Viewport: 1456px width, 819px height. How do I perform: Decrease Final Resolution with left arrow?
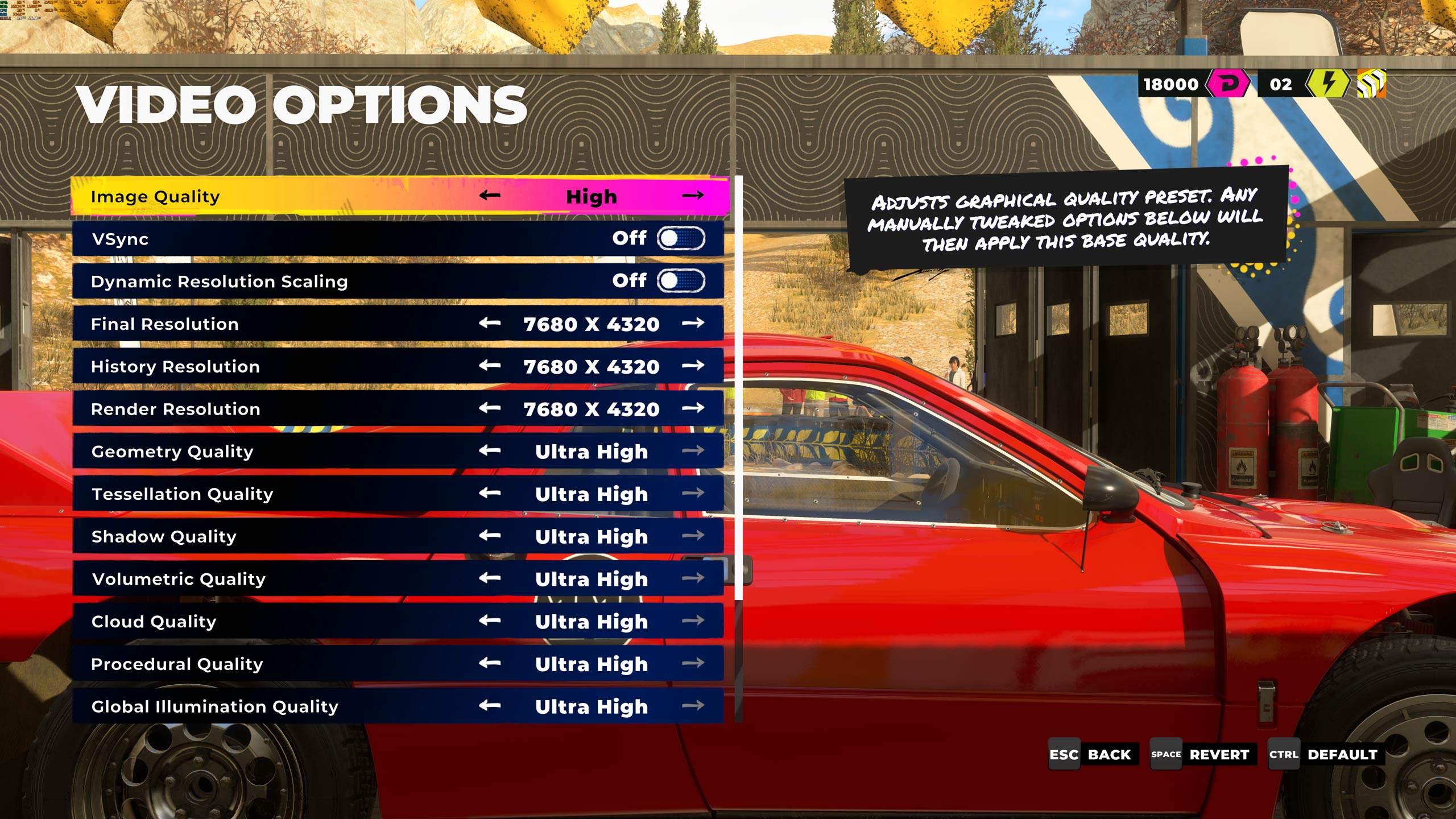(x=489, y=323)
